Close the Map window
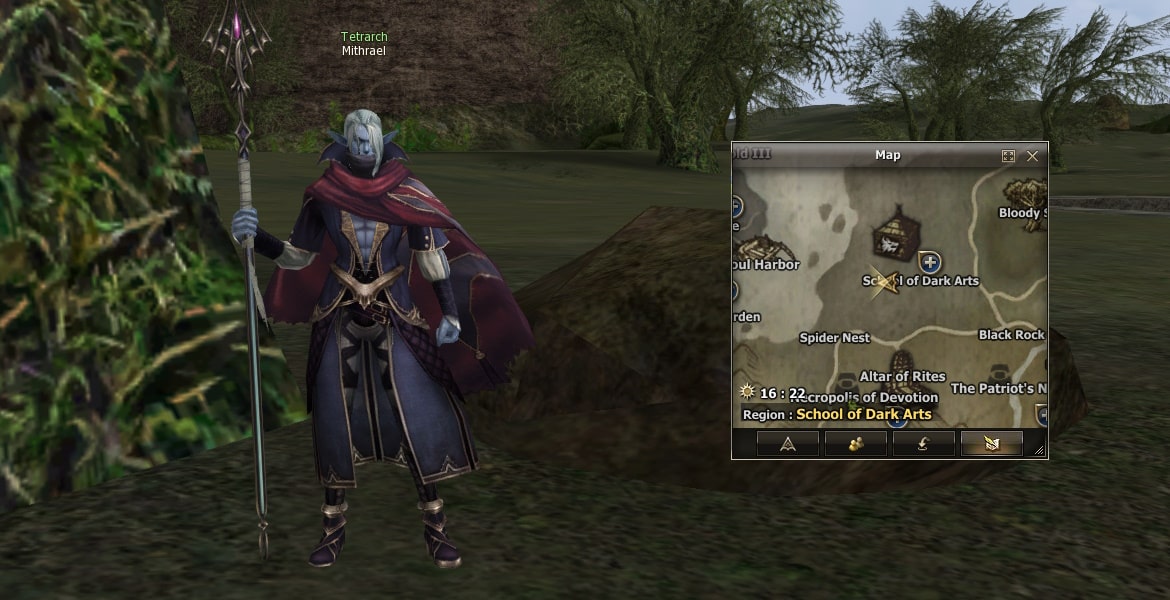Viewport: 1170px width, 600px height. tap(1032, 156)
